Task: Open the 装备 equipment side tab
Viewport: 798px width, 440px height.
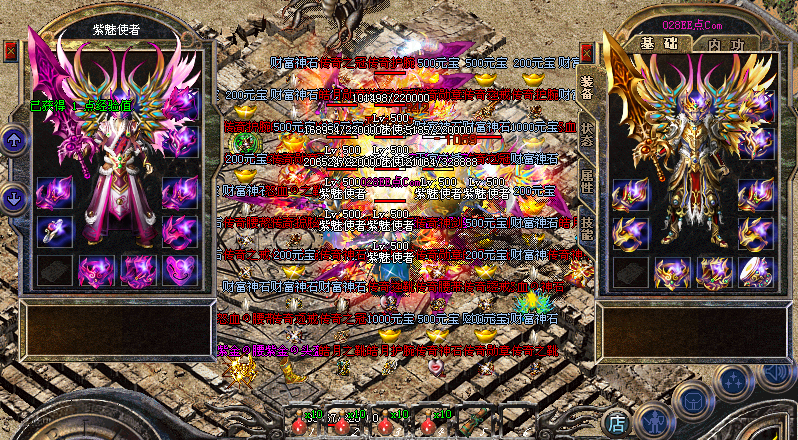Action: pos(587,86)
